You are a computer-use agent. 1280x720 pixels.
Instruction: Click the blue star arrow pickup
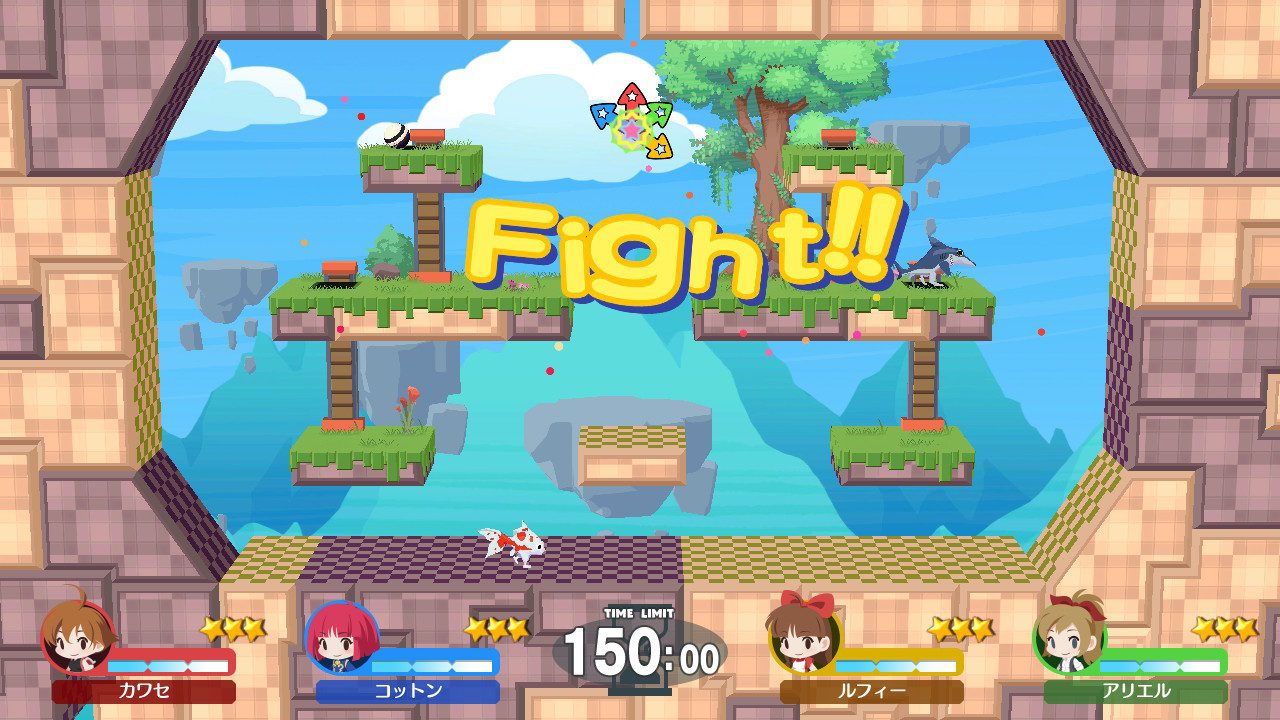pyautogui.click(x=603, y=116)
